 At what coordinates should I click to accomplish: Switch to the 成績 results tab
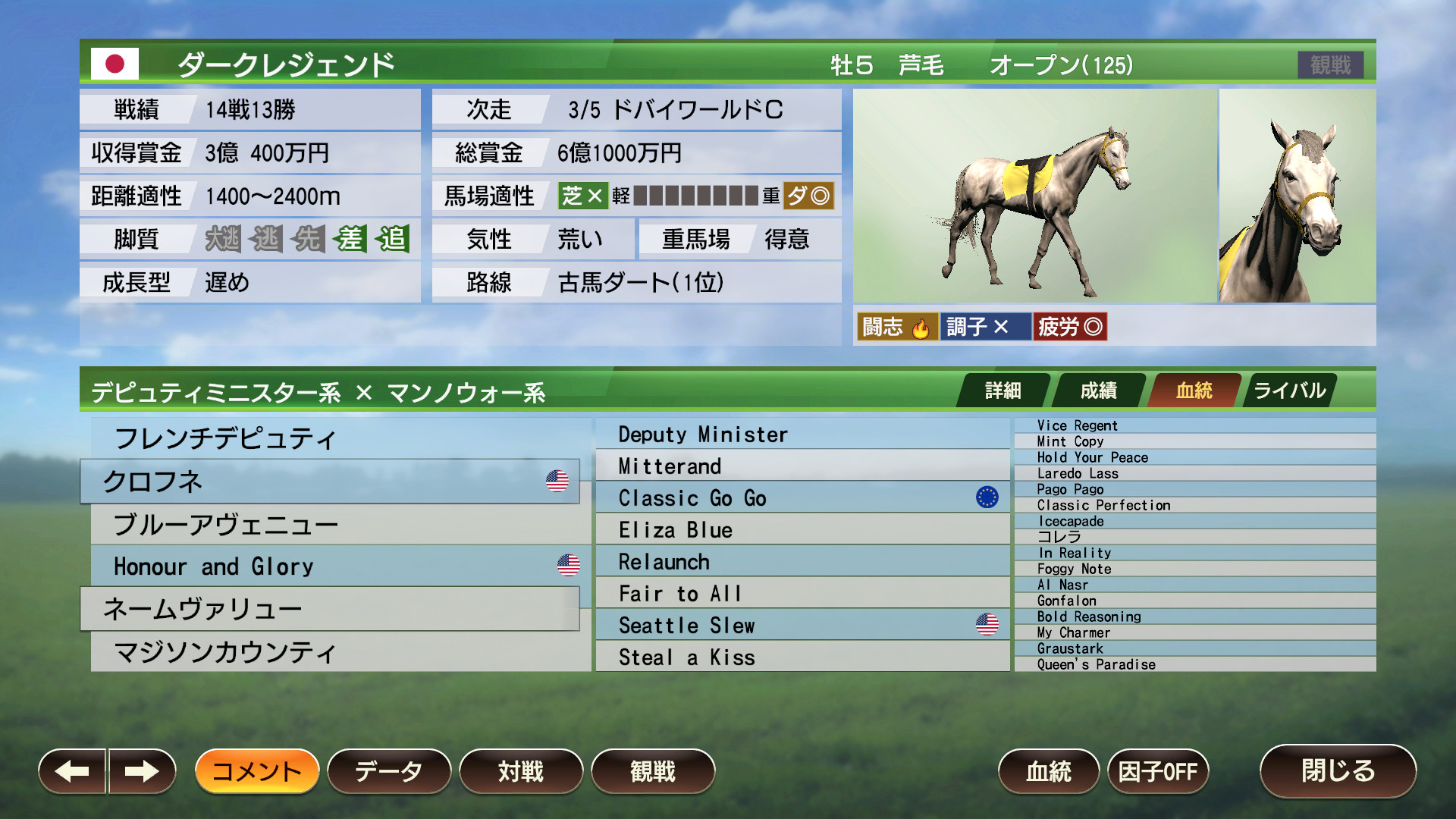tap(1099, 390)
